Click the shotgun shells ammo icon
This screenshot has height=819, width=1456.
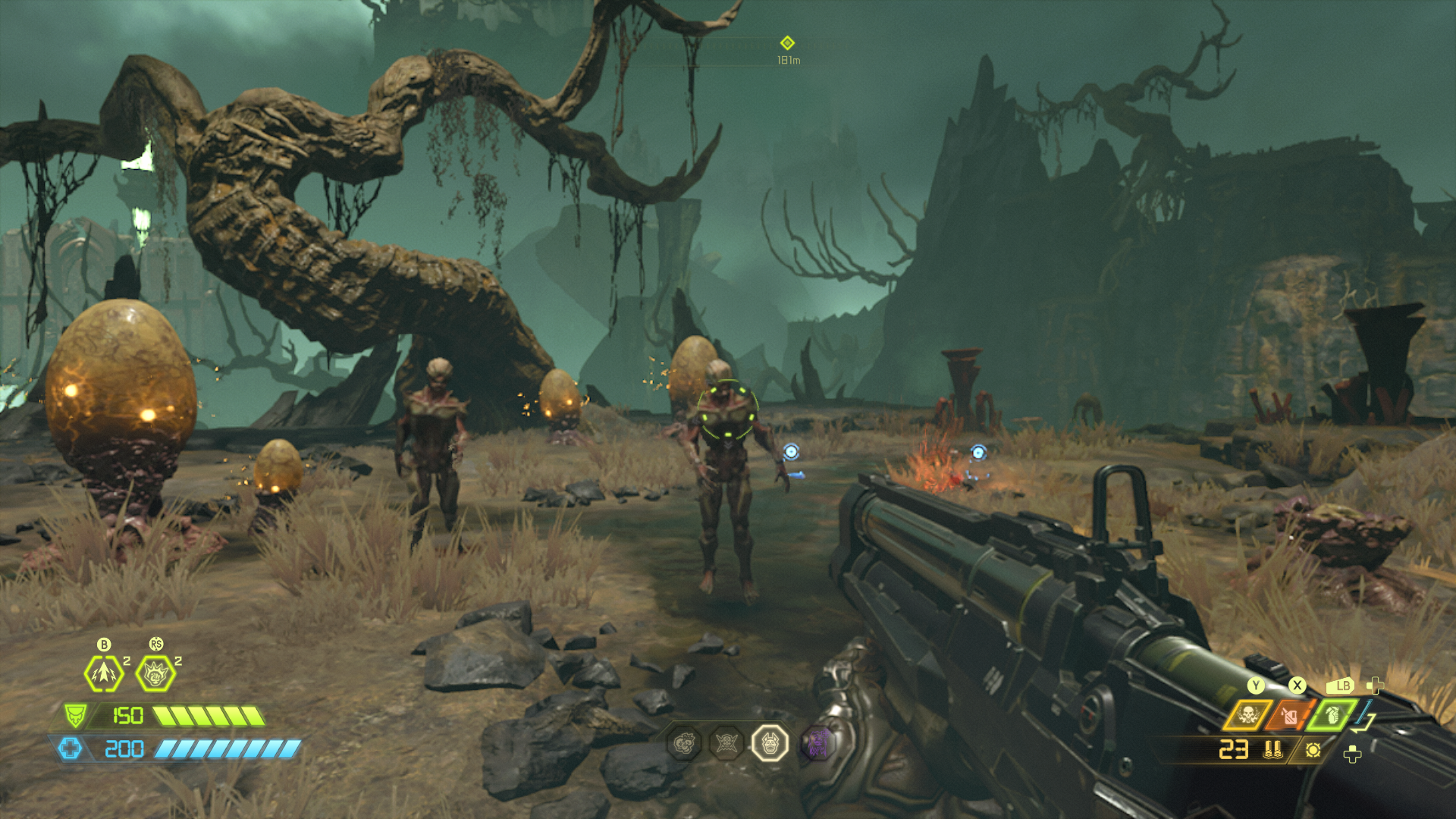tap(1273, 750)
